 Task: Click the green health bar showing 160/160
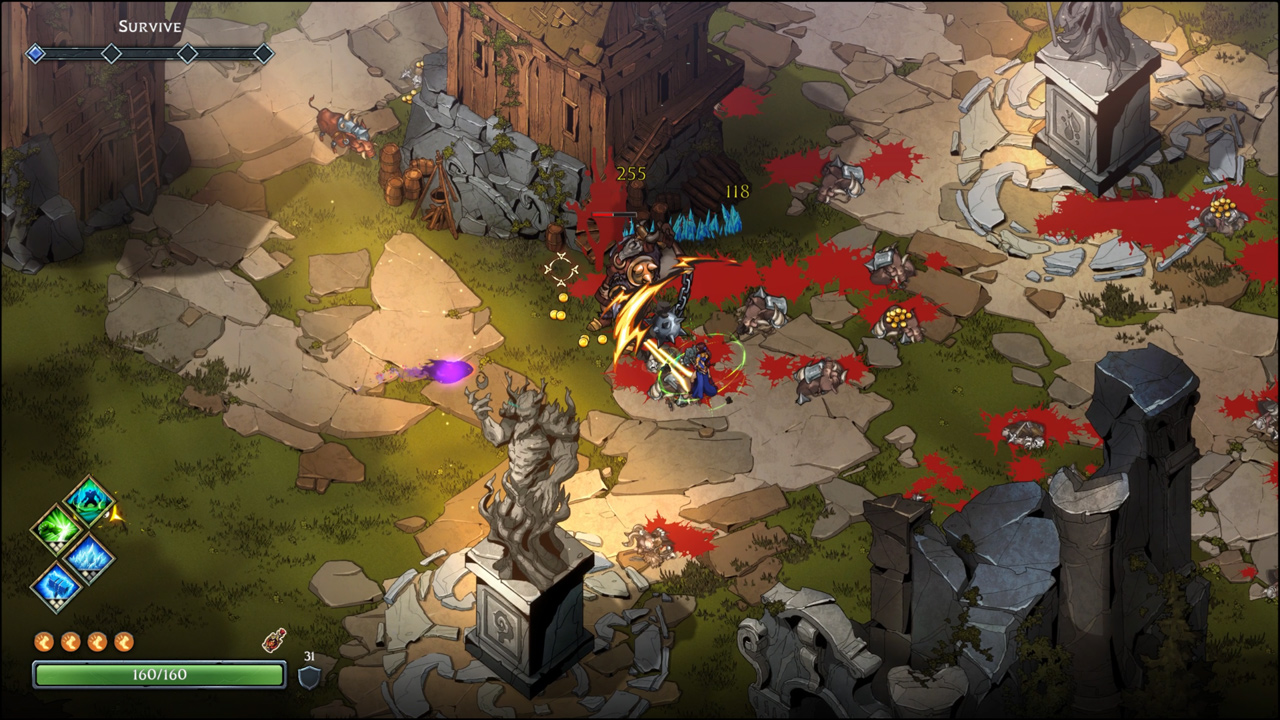pos(160,674)
